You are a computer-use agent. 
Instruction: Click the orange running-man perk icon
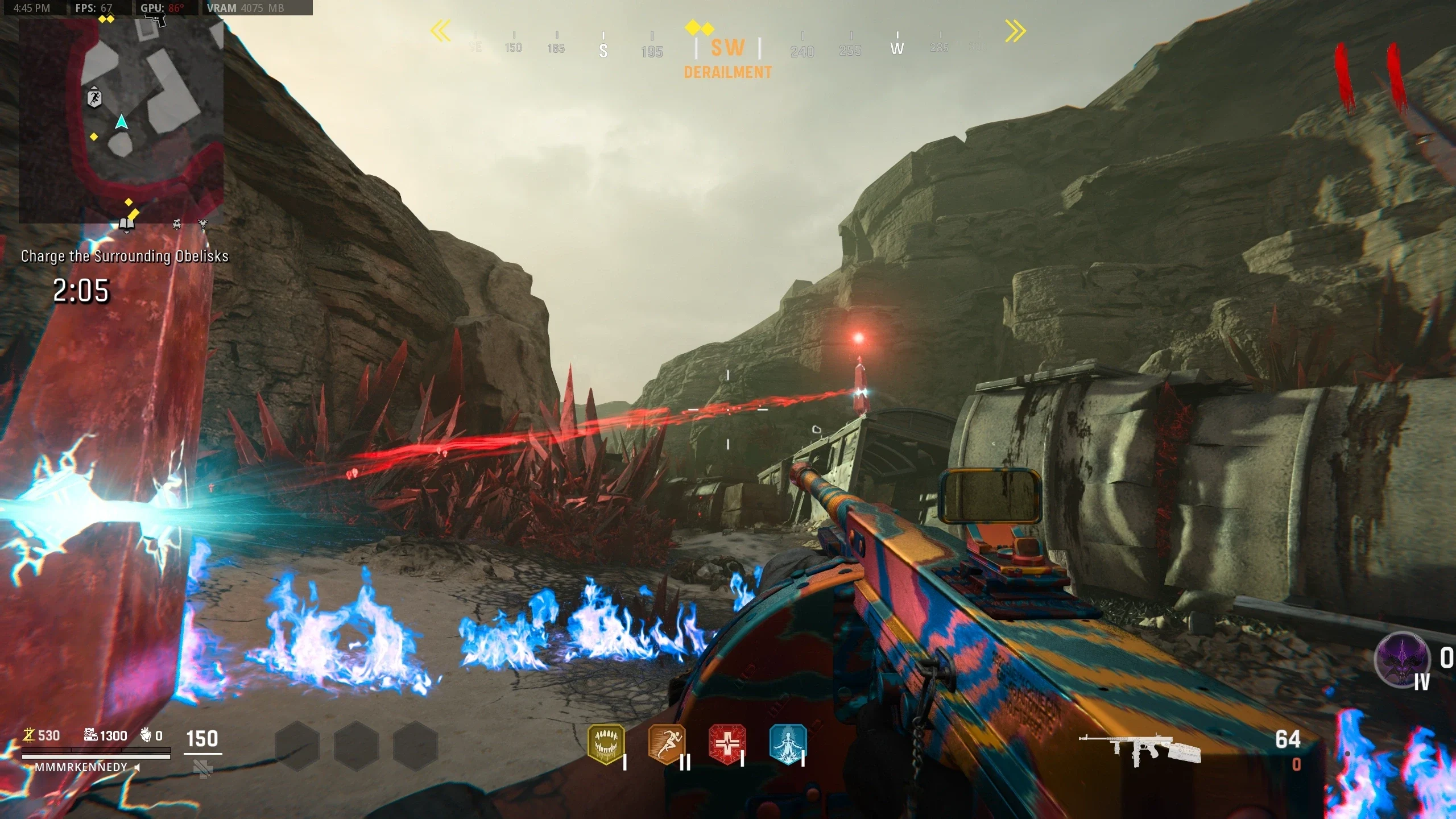pyautogui.click(x=667, y=743)
